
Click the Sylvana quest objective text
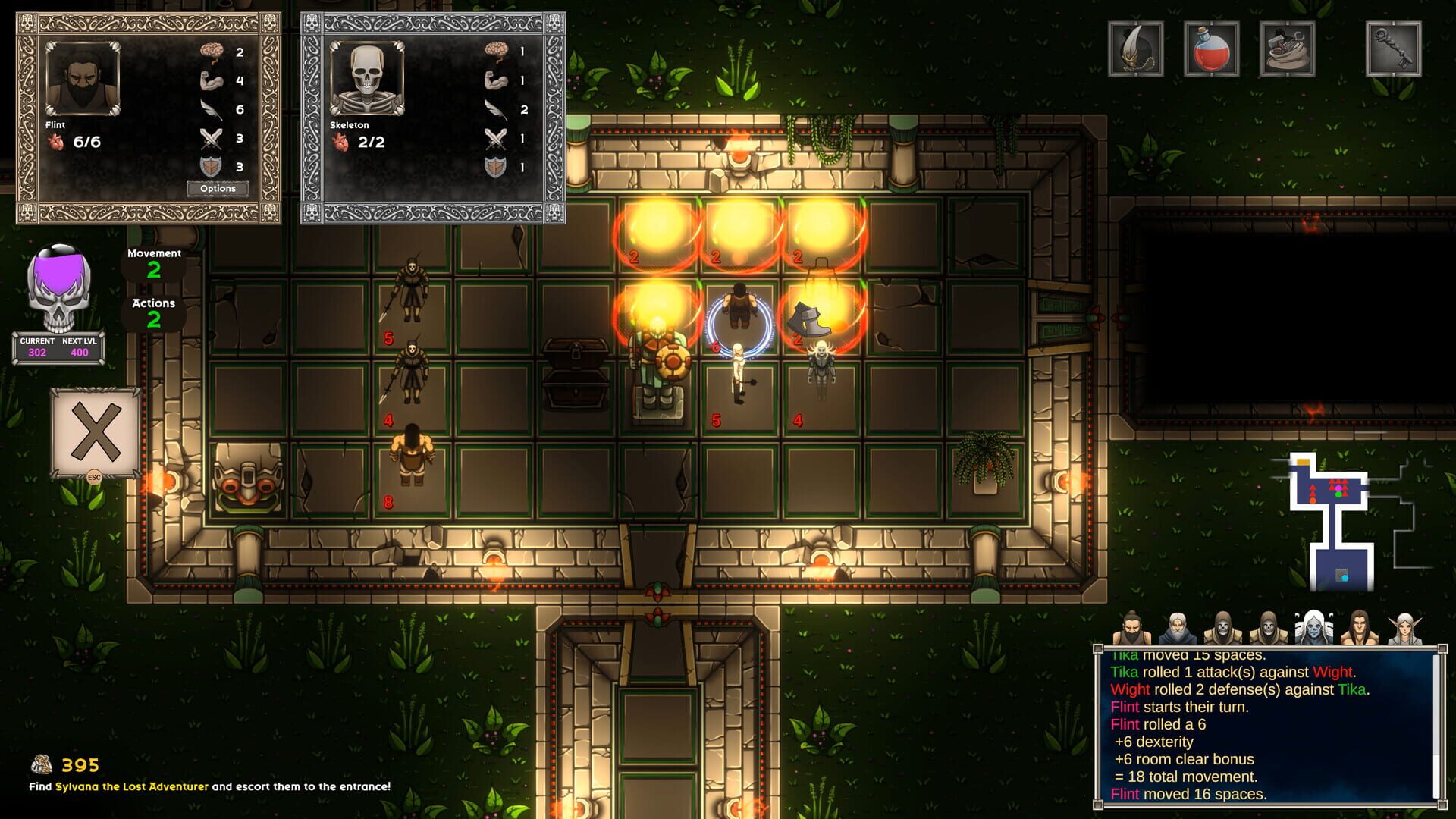[x=209, y=786]
